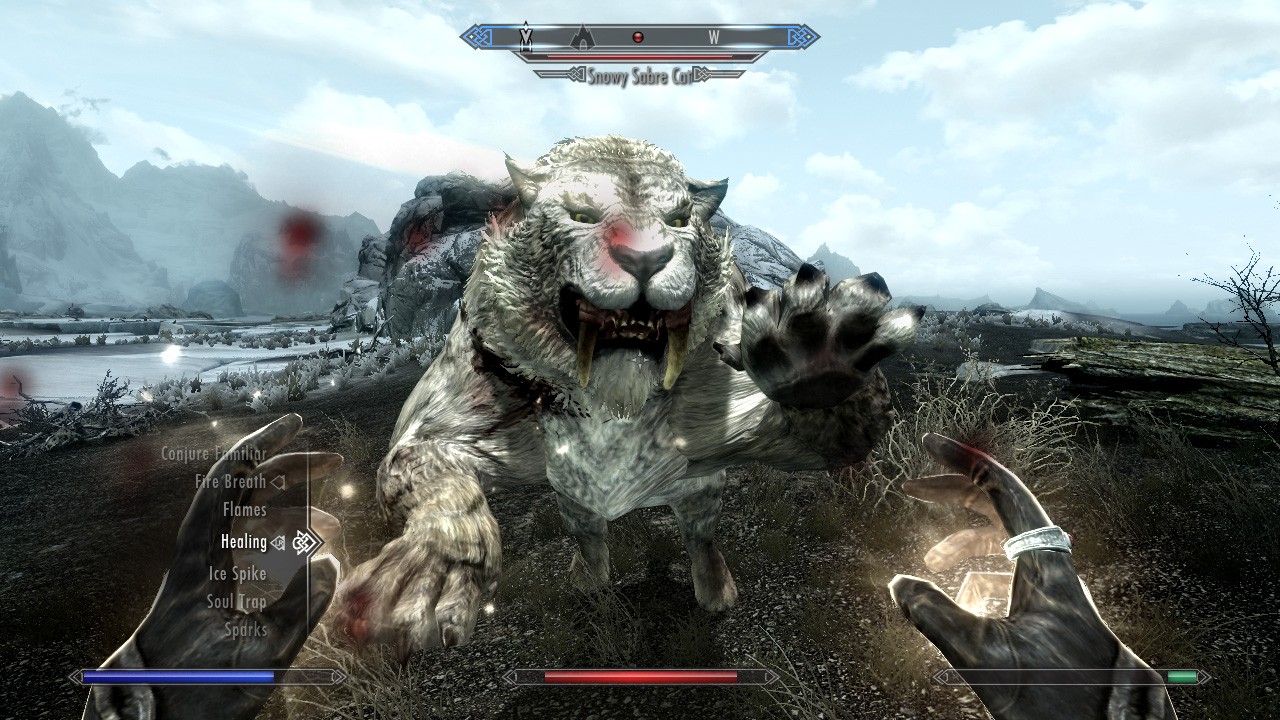Select the Sparks spell
Screen dimensions: 1280x720
(x=244, y=630)
